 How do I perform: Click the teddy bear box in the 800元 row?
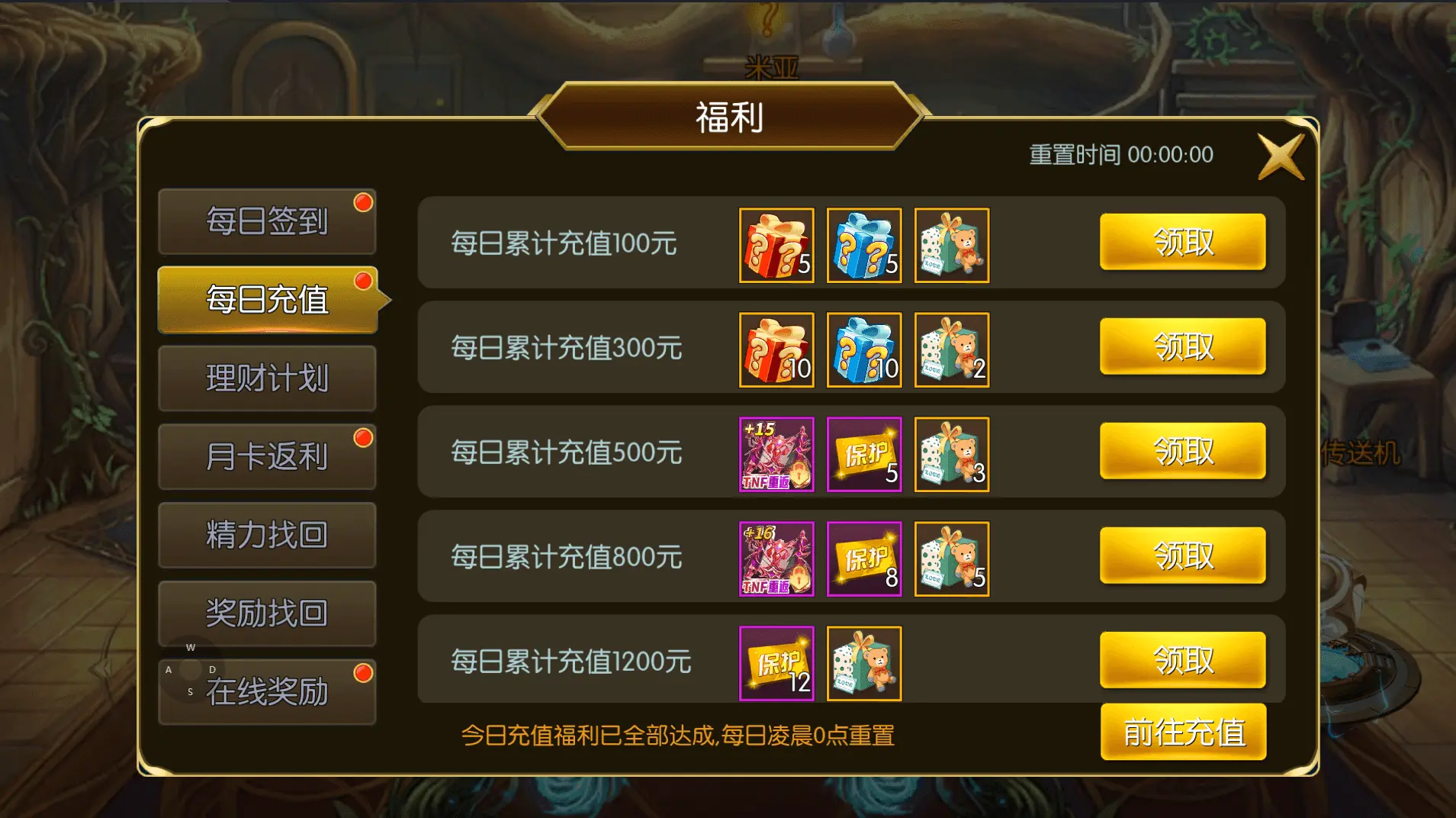tap(952, 559)
